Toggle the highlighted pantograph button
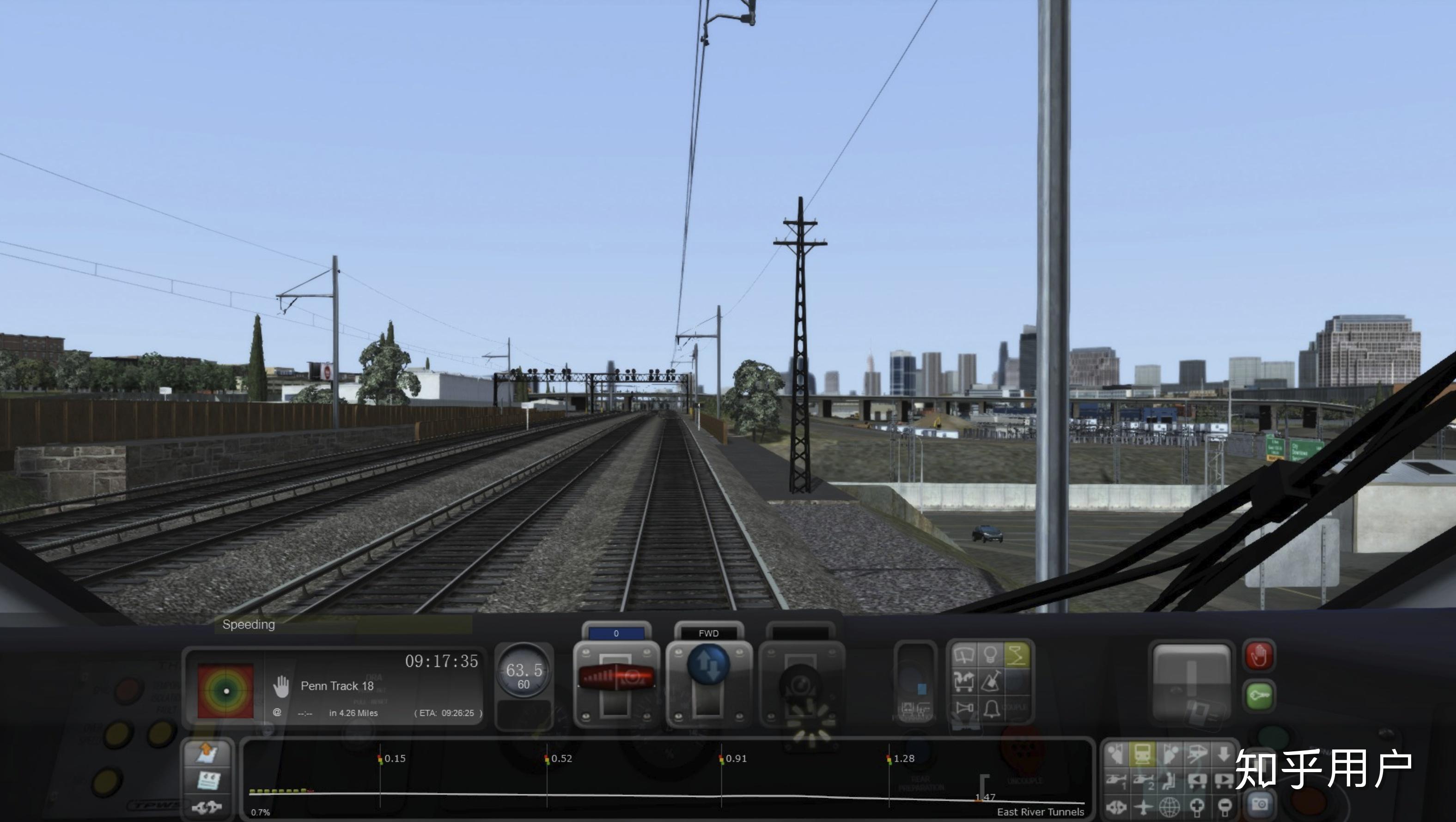Screen dimensions: 1456x822 click(1017, 655)
